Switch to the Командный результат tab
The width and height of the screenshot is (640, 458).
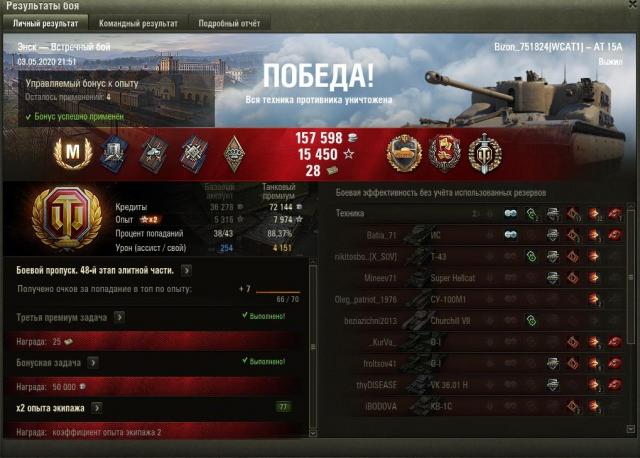click(x=140, y=22)
